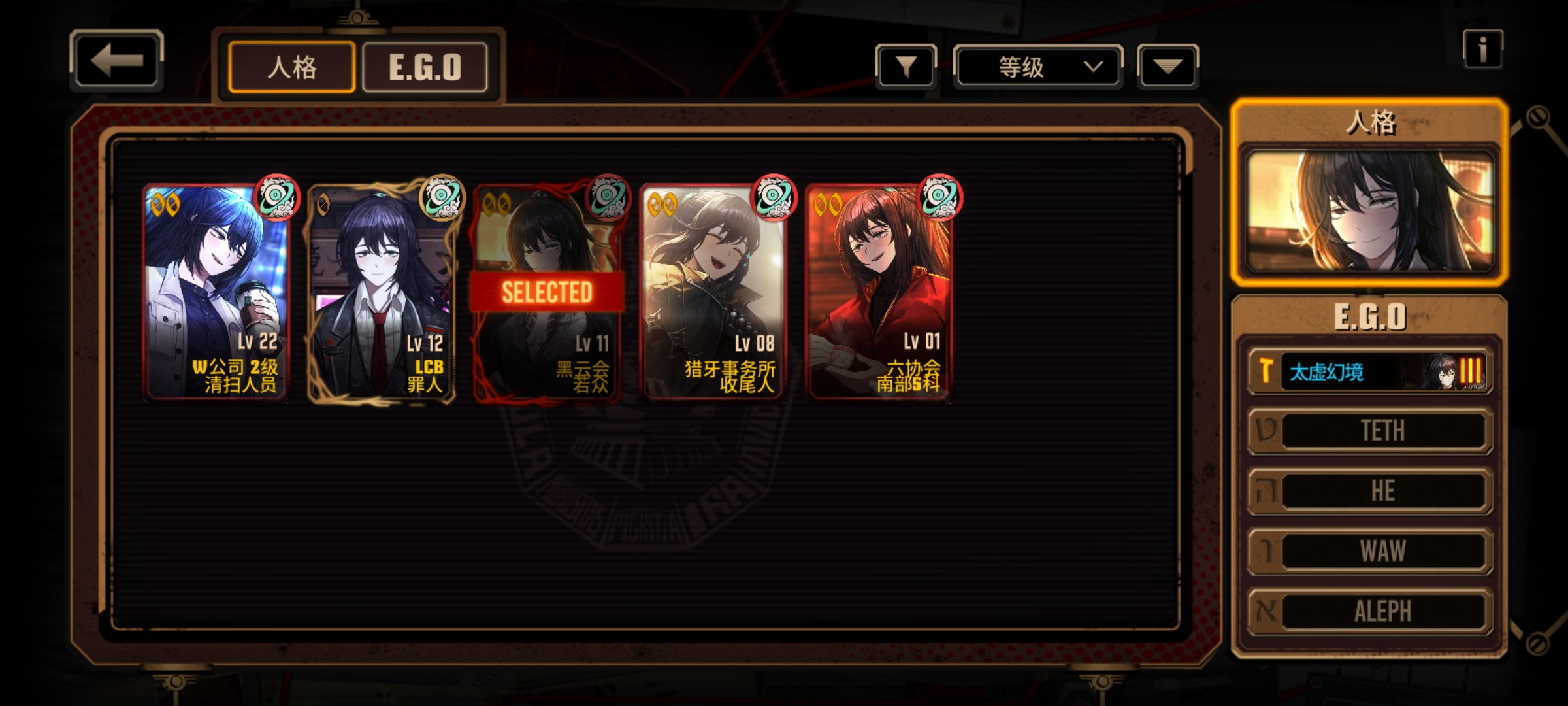Viewport: 1568px width, 706px height.
Task: Switch to the E.G.O tab
Action: pyautogui.click(x=425, y=67)
